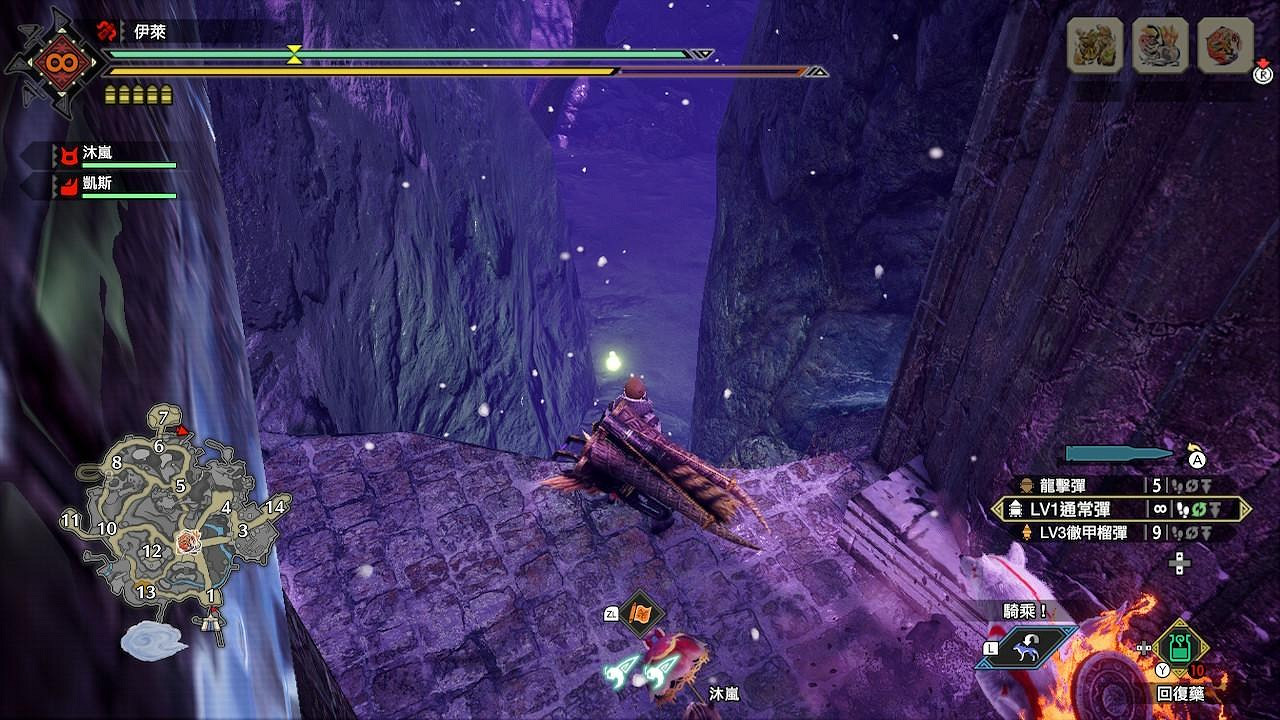Click the yellow stamina bar
Screen dimensions: 1280x720
[x=360, y=70]
